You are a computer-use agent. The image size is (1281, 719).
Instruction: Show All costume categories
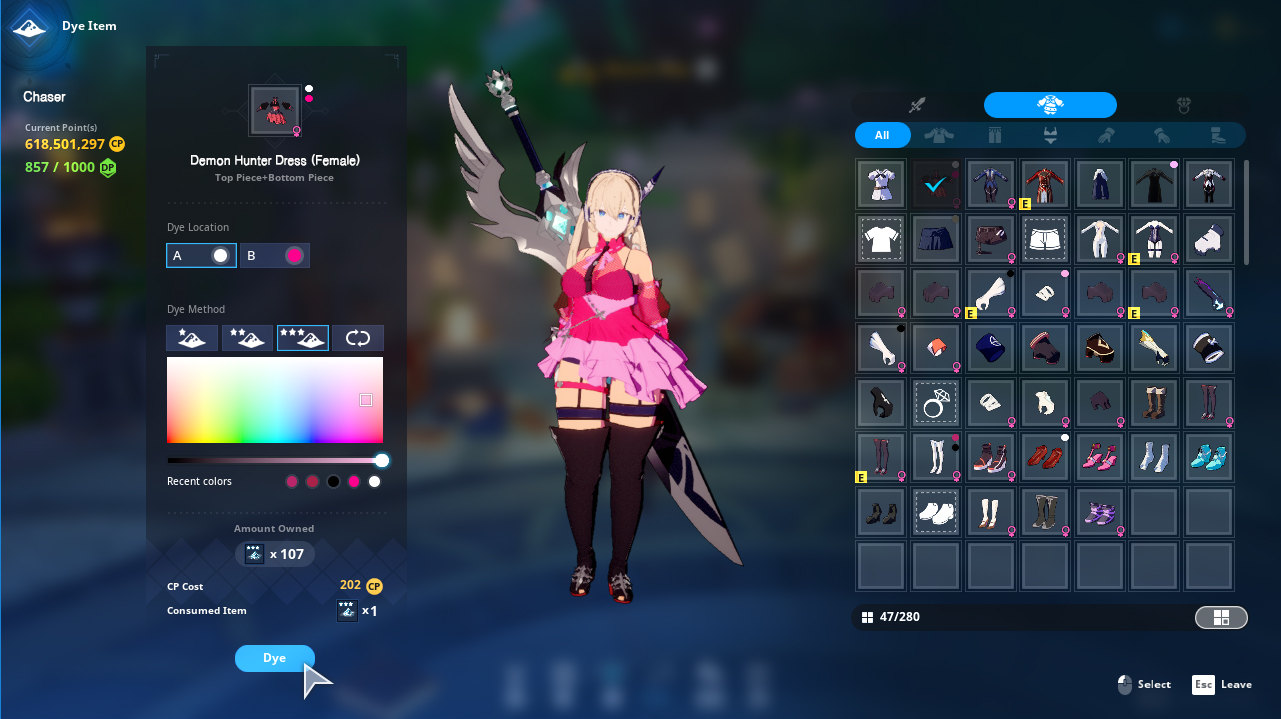882,135
